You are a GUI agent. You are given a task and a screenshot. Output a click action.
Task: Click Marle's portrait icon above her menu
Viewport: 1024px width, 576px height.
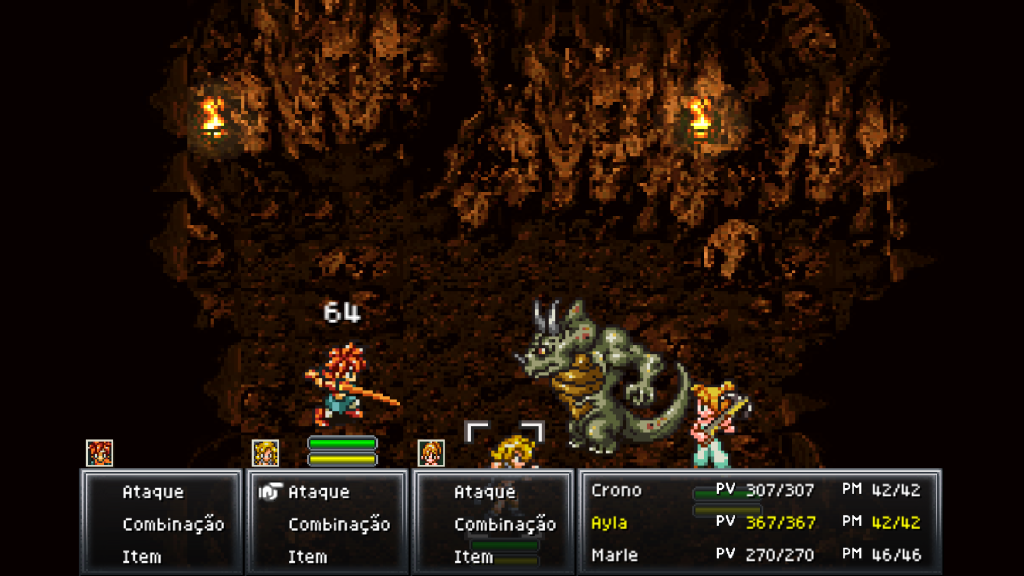pos(431,453)
